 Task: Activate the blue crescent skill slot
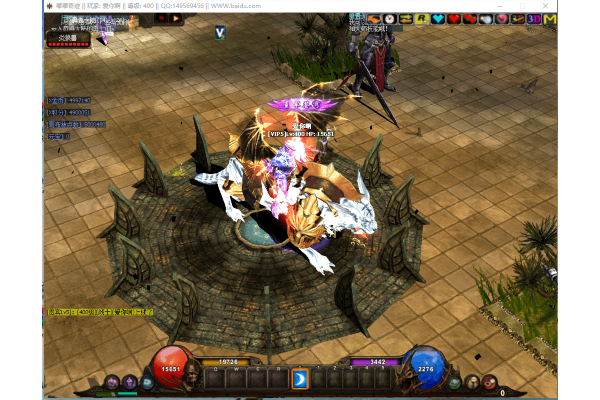point(299,378)
